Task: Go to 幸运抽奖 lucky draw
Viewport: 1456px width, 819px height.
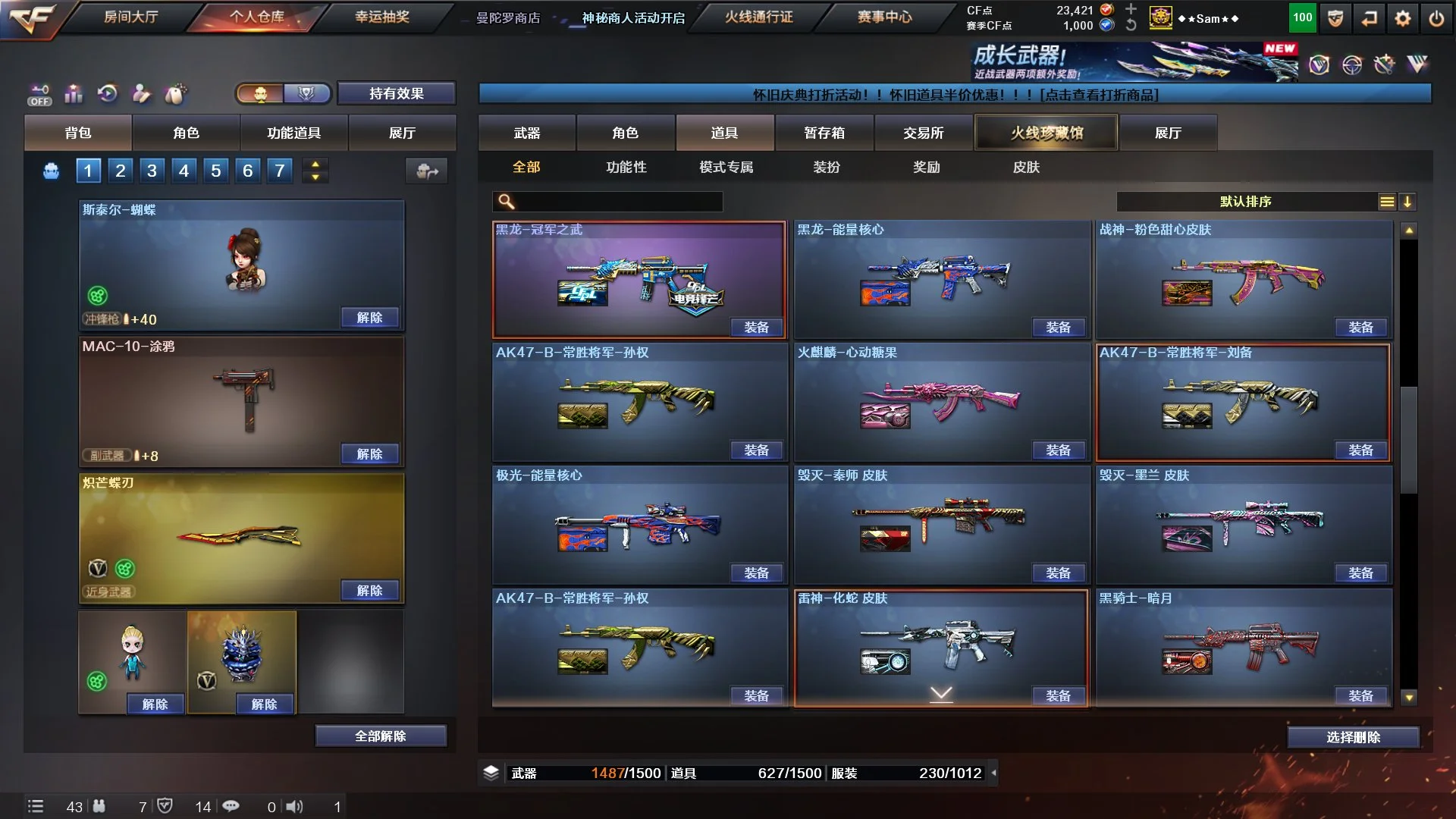Action: click(382, 17)
